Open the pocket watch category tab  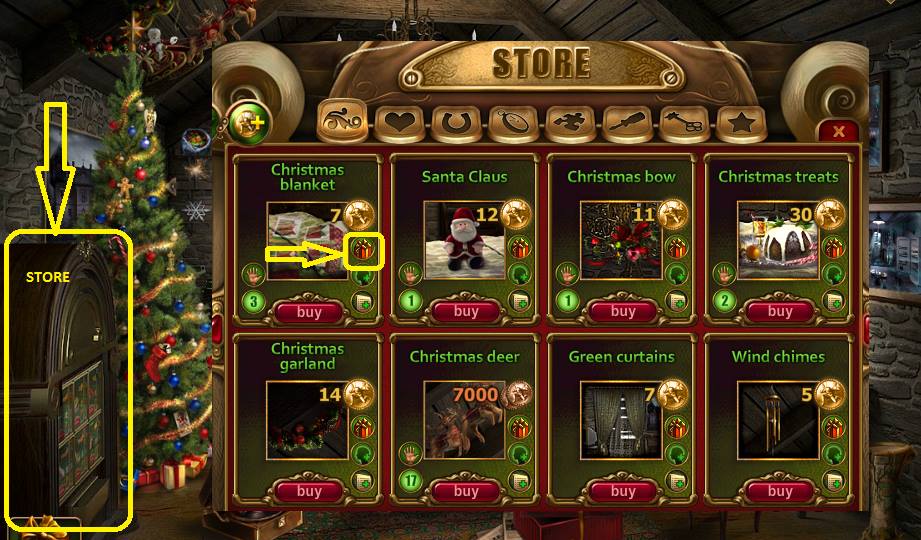pyautogui.click(x=513, y=124)
